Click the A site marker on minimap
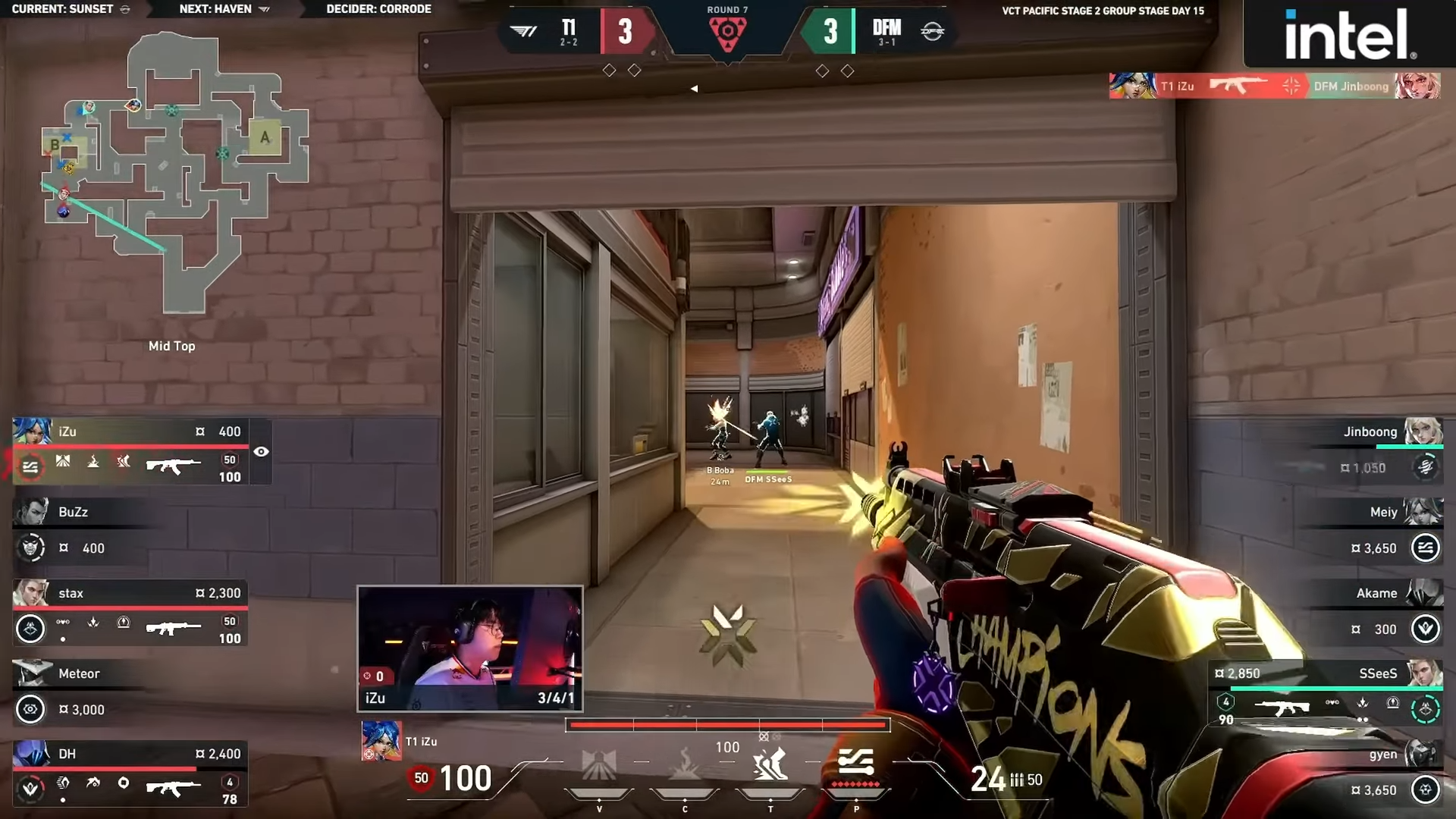The image size is (1456, 819). click(x=265, y=137)
